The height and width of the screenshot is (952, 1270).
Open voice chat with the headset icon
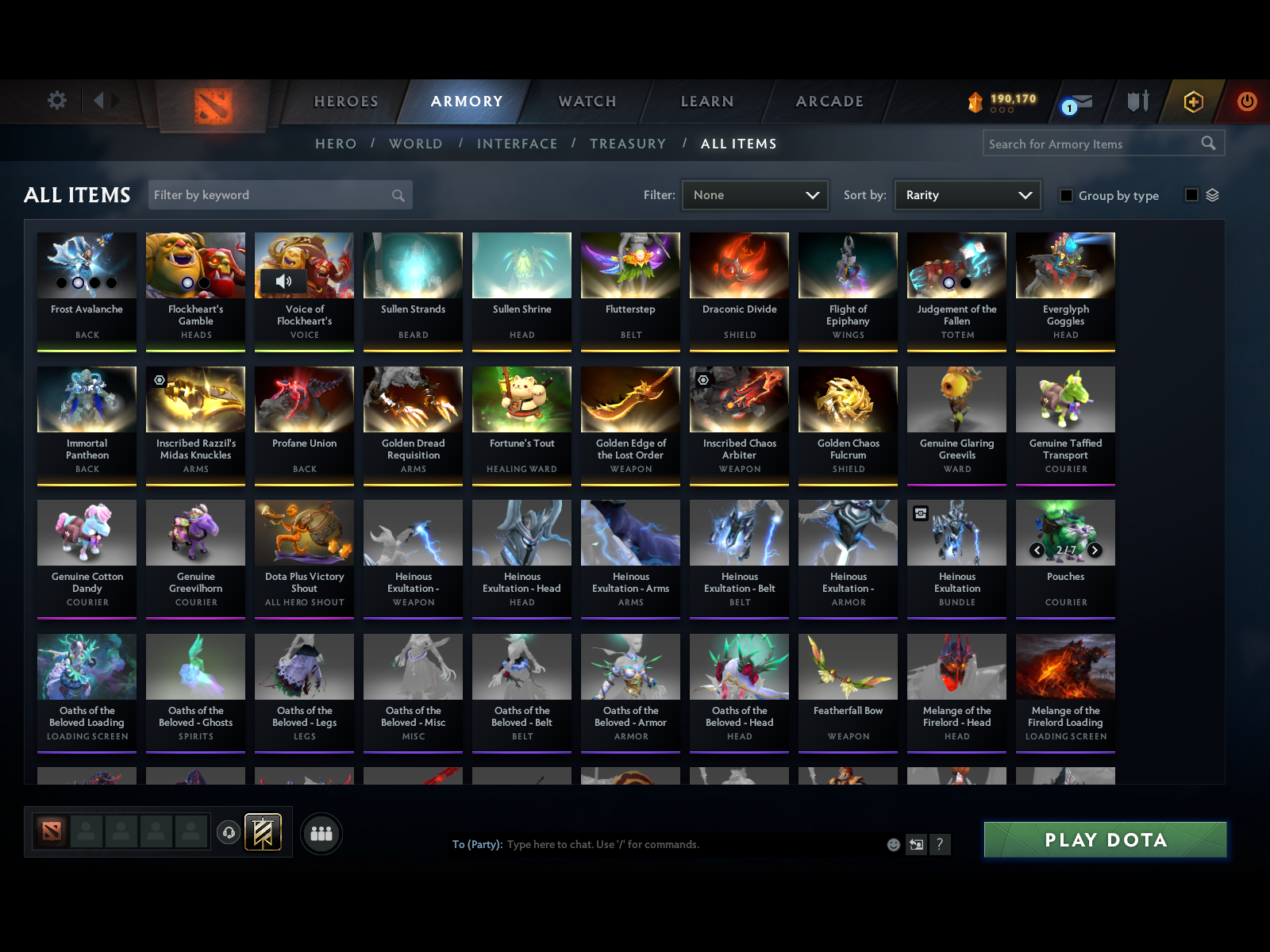[x=229, y=833]
